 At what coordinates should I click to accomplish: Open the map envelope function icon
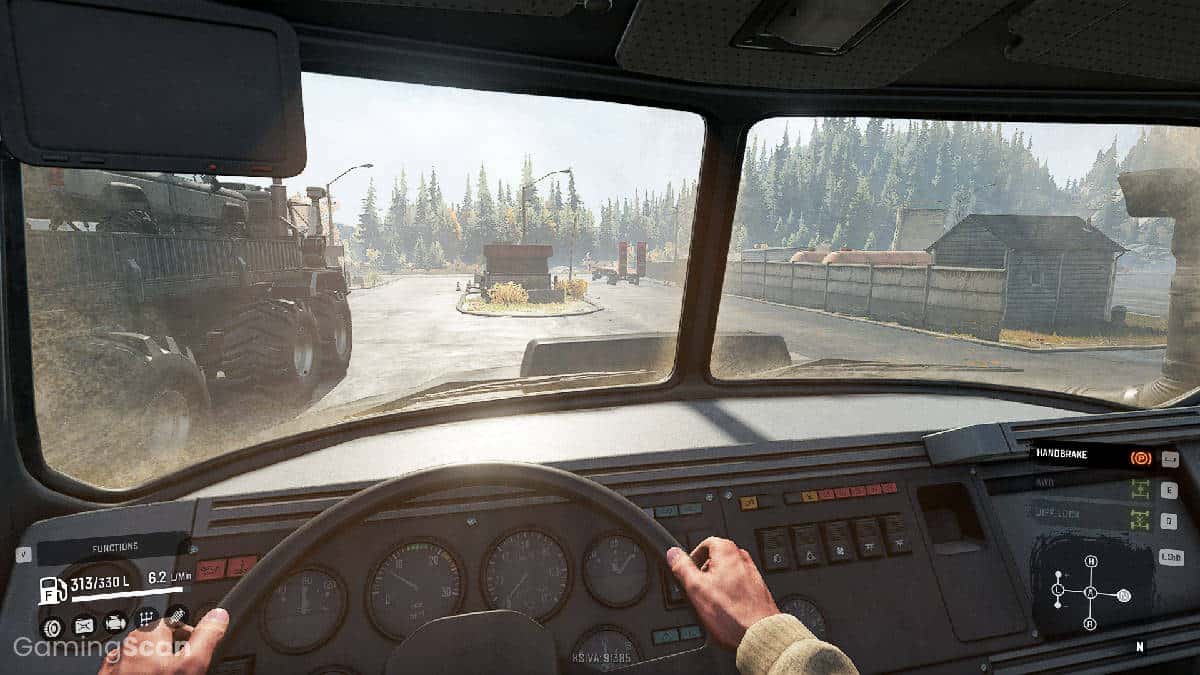[84, 626]
